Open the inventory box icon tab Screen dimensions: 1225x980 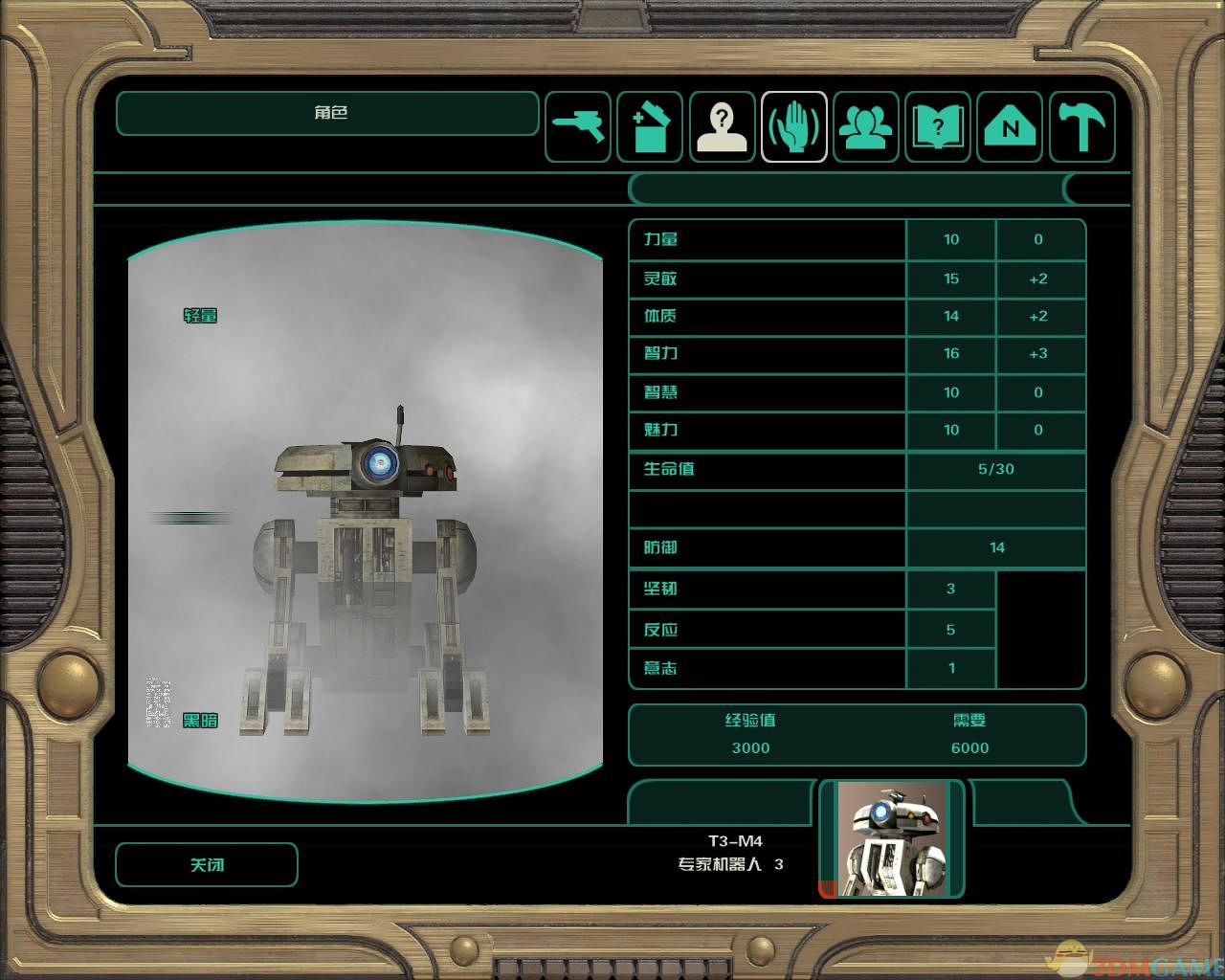(x=650, y=126)
